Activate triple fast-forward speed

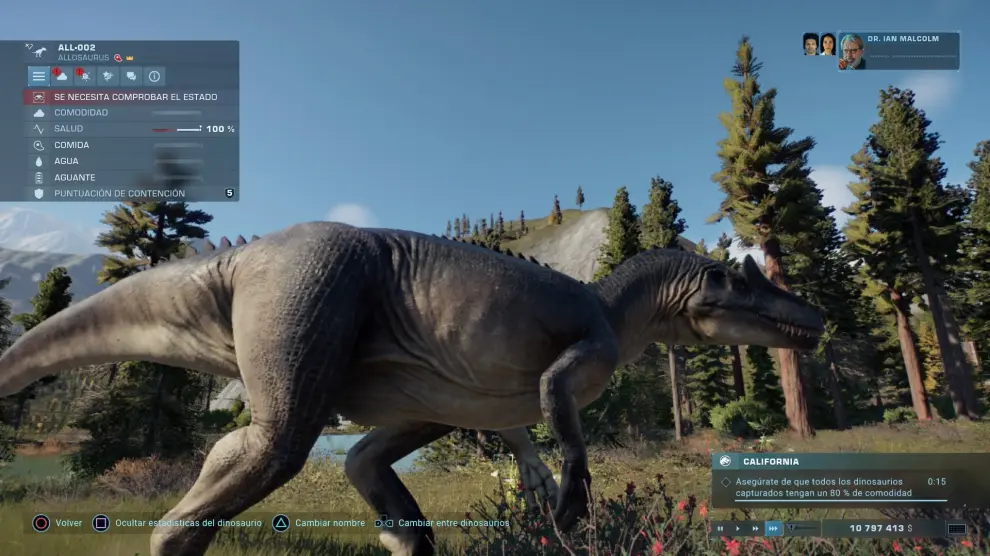tap(774, 528)
